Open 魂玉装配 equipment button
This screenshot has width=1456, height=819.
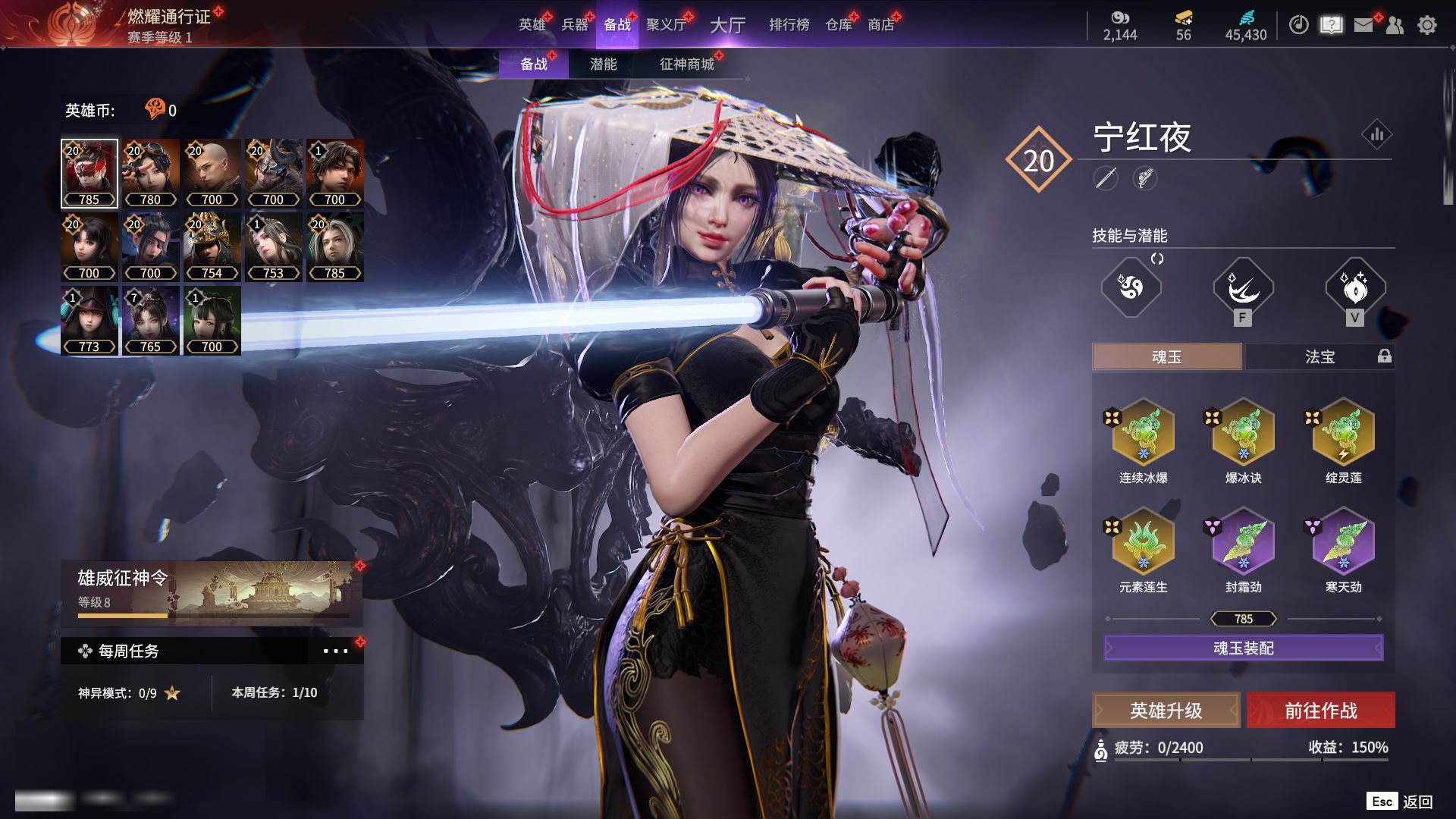1243,648
